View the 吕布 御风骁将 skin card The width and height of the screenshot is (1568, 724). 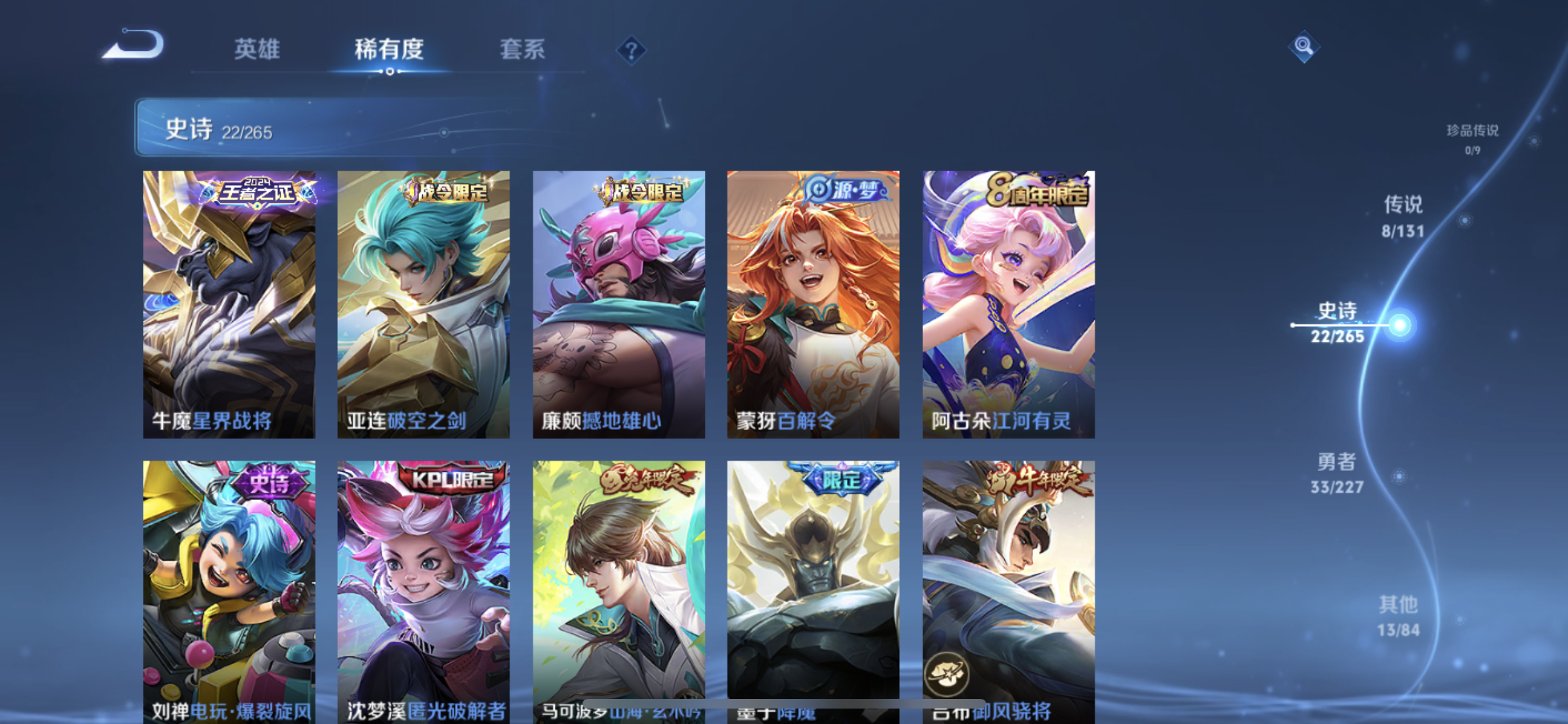coord(1008,589)
